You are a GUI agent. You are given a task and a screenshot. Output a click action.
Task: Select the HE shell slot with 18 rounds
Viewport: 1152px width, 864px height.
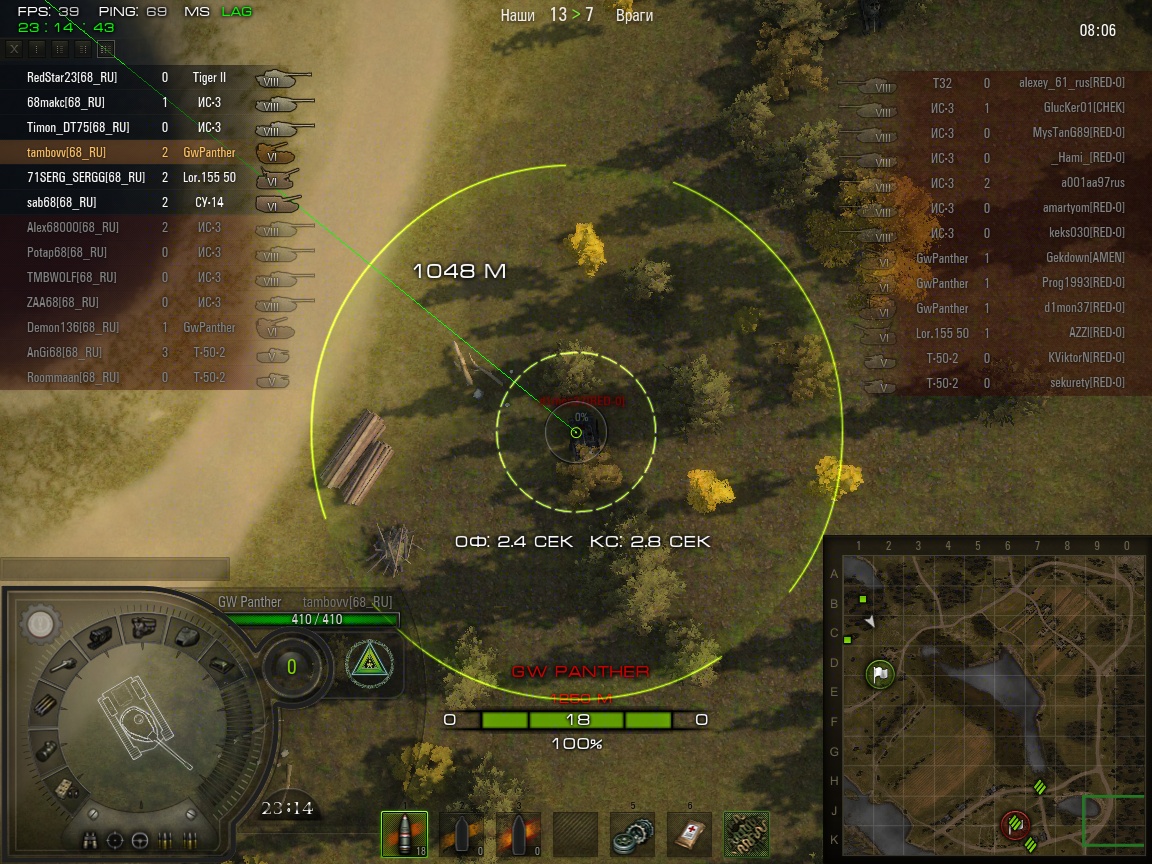404,834
